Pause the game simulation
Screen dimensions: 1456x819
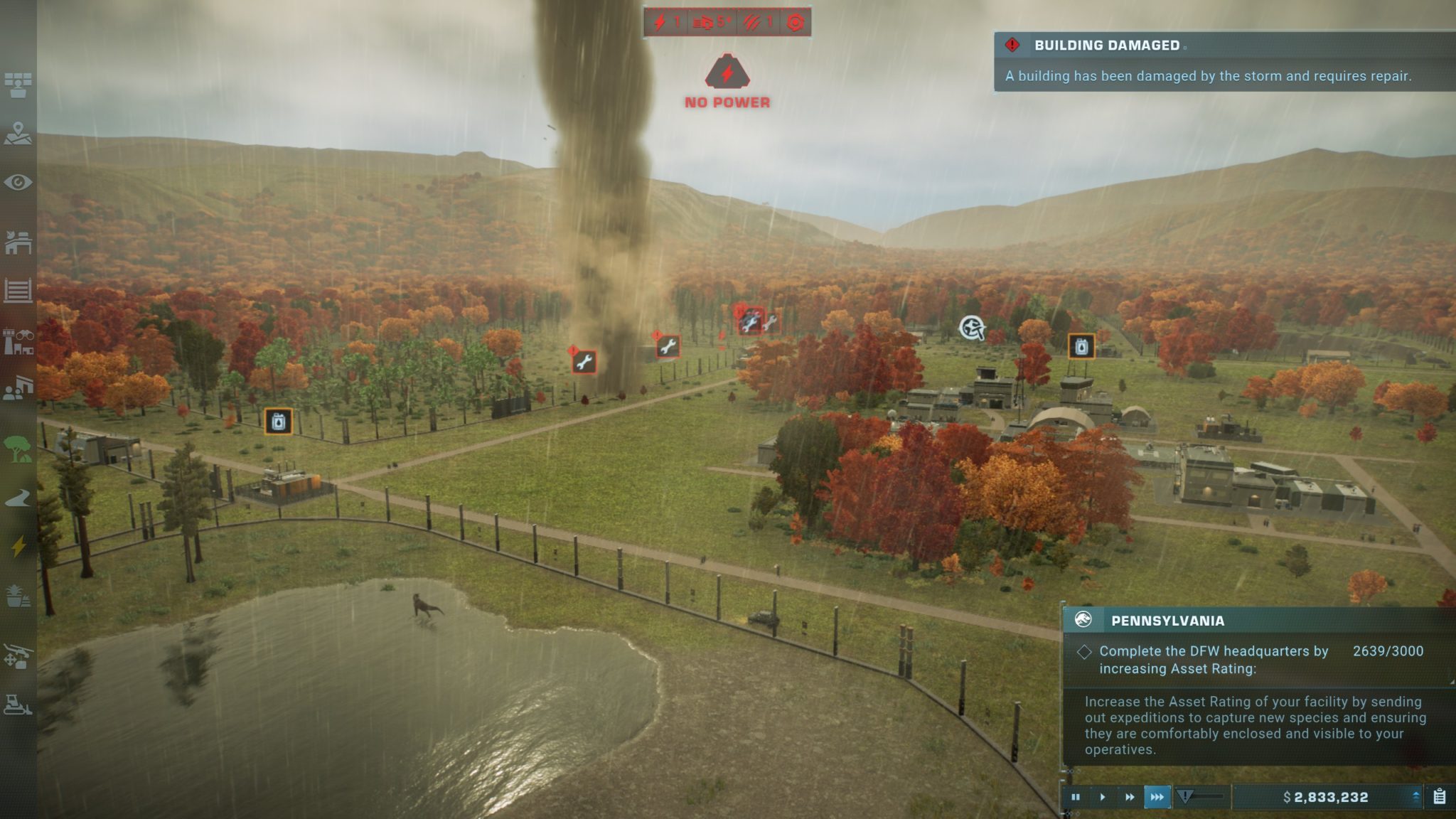click(x=1076, y=797)
